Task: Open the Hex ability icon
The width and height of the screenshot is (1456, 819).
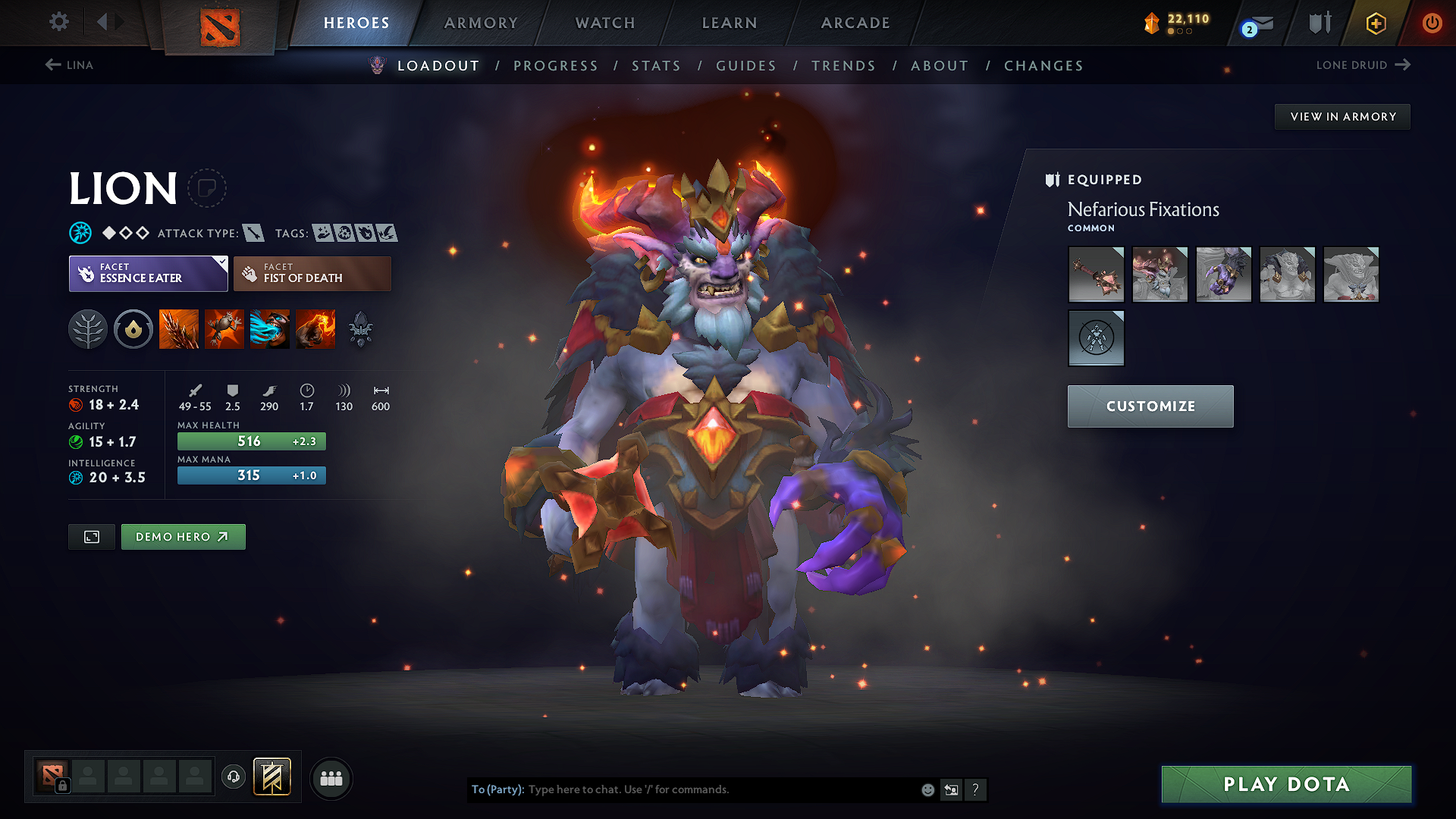Action: coord(224,329)
